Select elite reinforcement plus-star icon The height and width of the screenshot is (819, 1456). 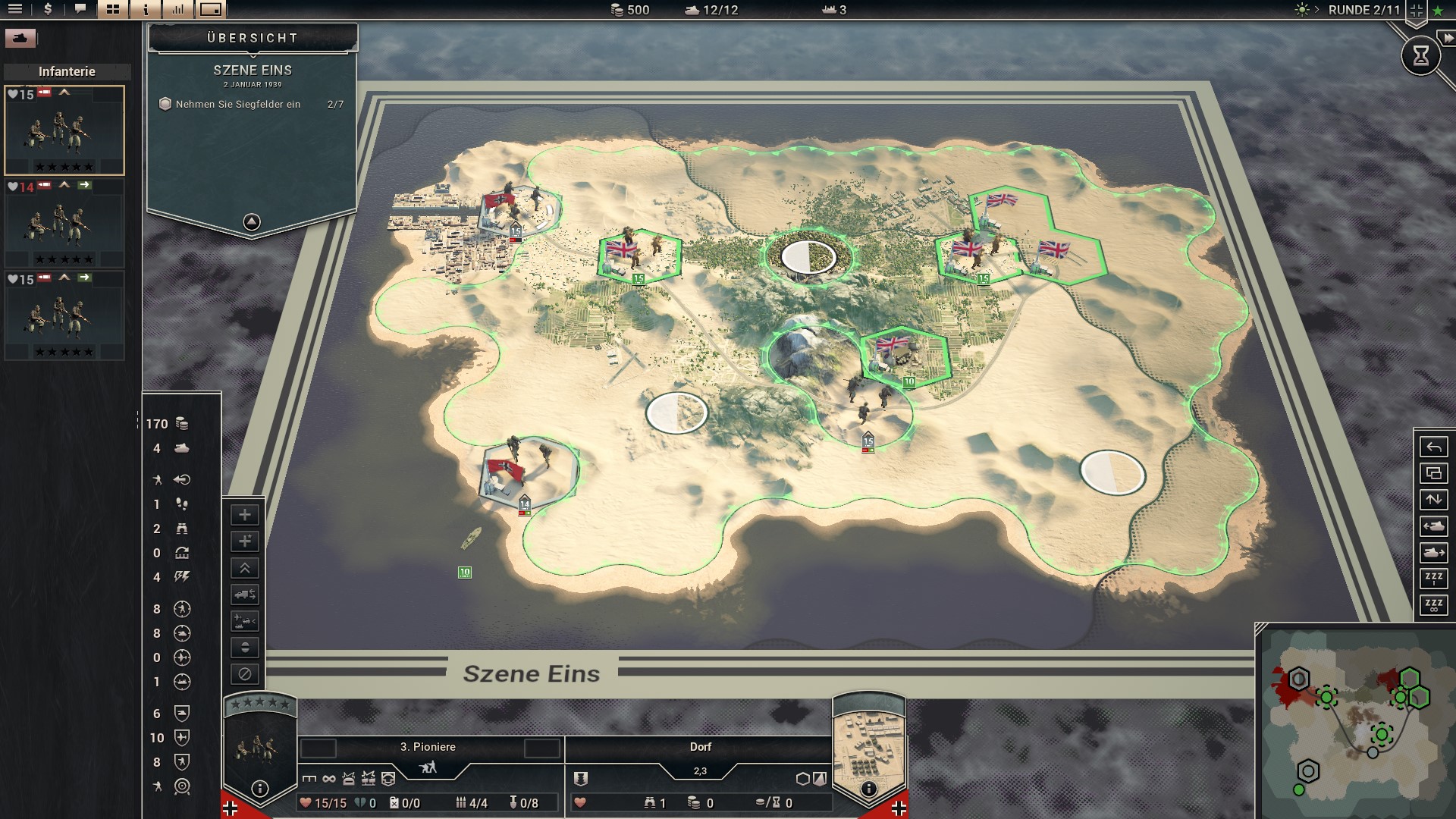[x=244, y=541]
